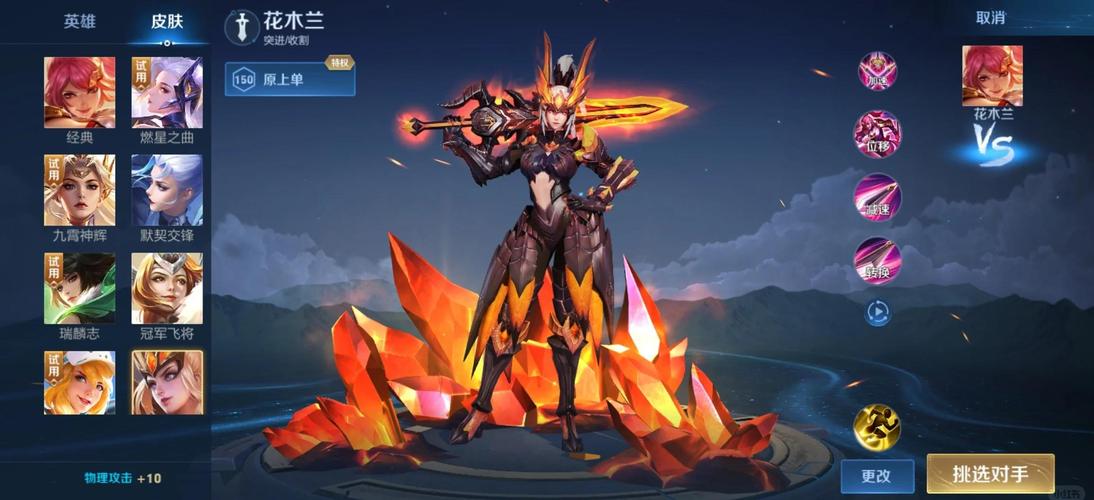Switch to the 皮肤 tab

tap(167, 21)
